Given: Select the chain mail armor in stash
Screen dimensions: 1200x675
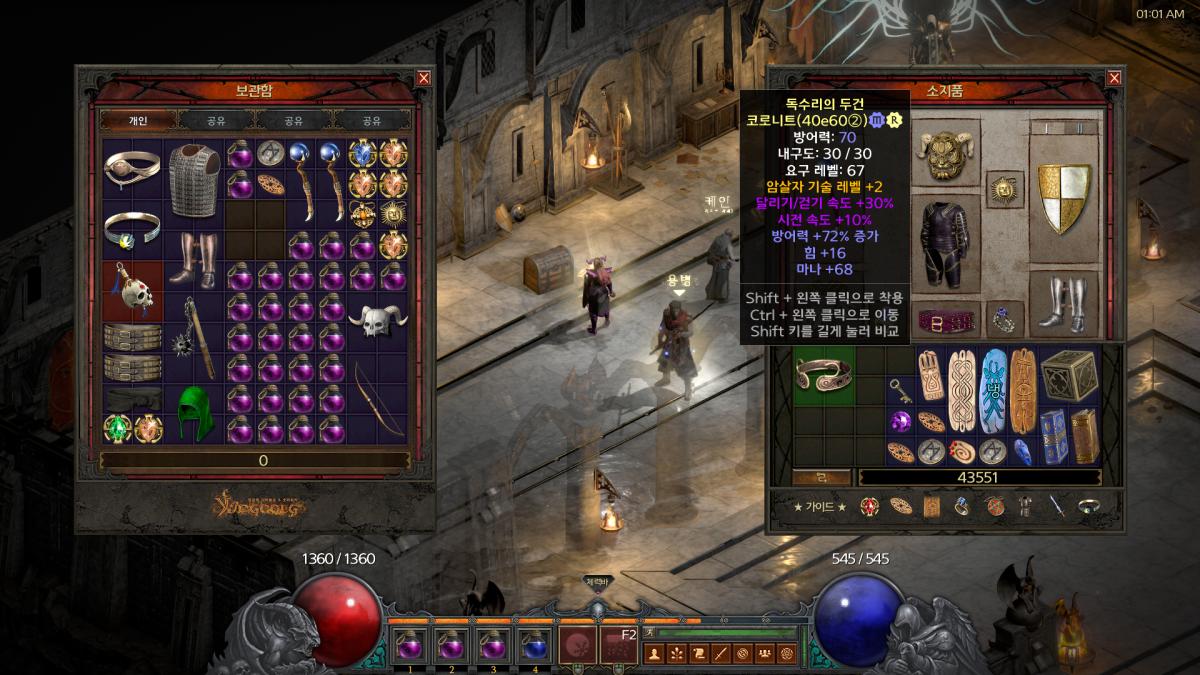Looking at the screenshot, I should pyautogui.click(x=194, y=179).
